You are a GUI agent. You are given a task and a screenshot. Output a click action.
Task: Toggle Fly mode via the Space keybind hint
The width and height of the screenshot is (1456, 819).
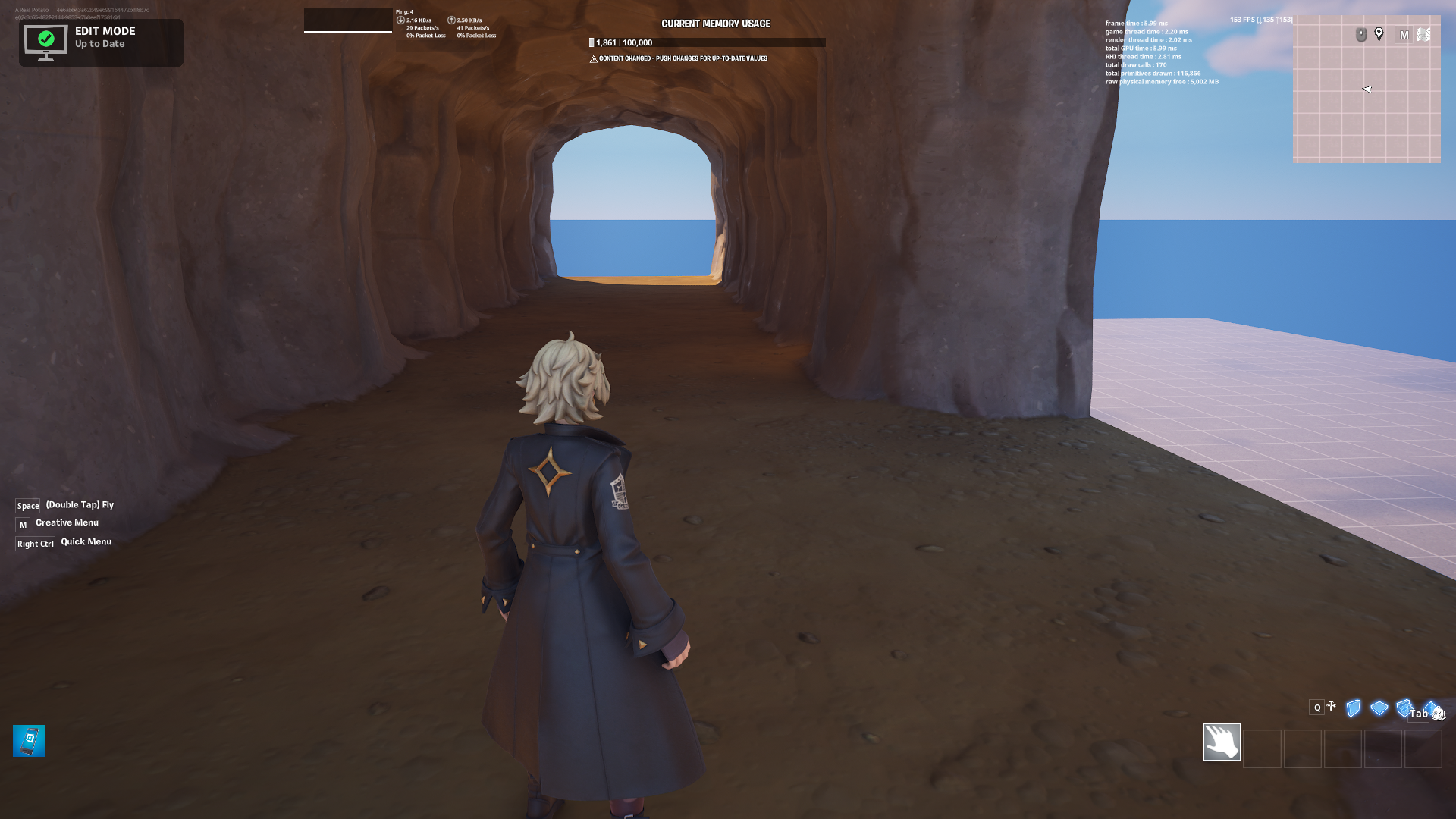tap(27, 505)
